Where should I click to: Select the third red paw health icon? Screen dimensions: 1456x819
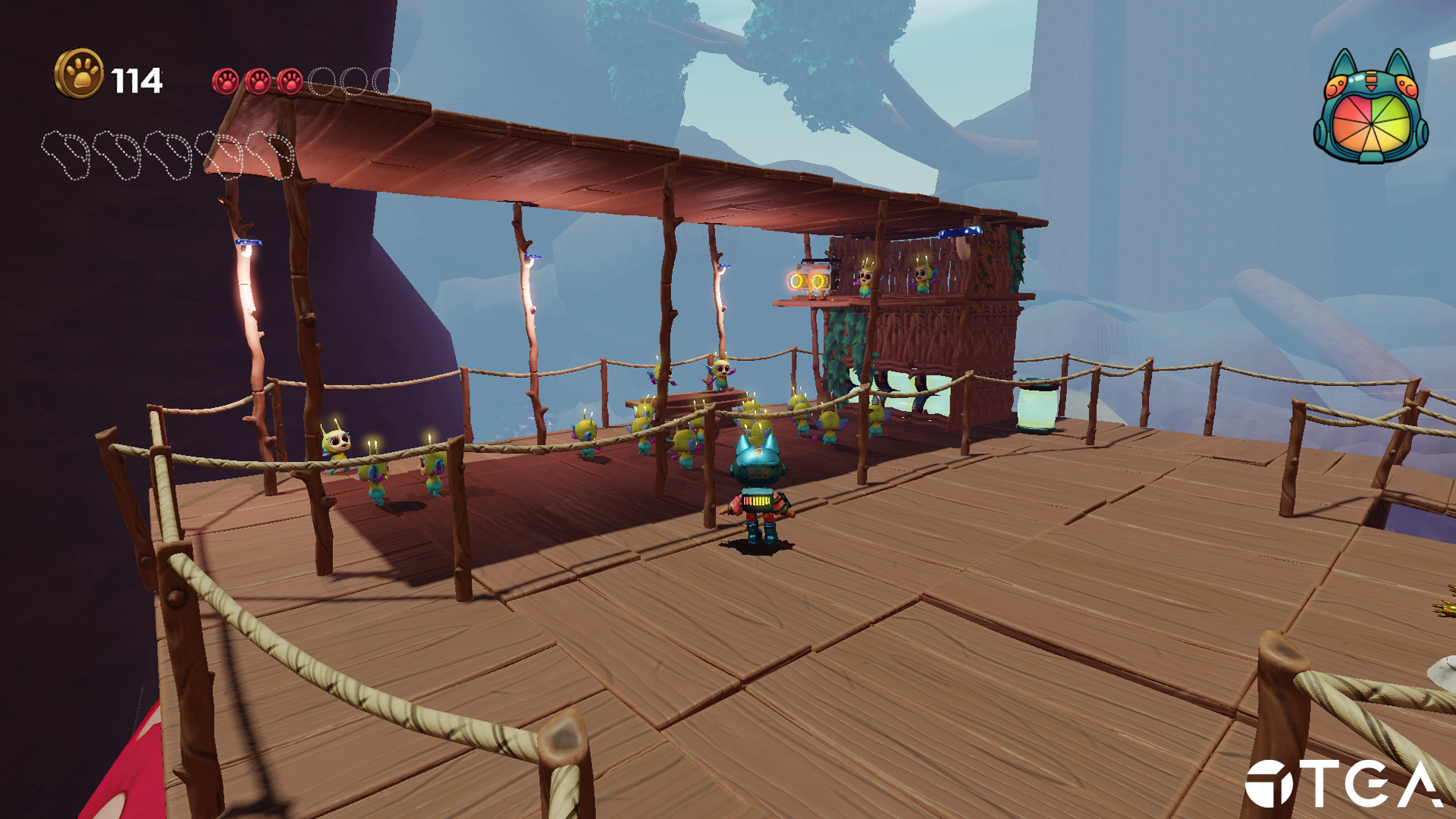coord(290,82)
